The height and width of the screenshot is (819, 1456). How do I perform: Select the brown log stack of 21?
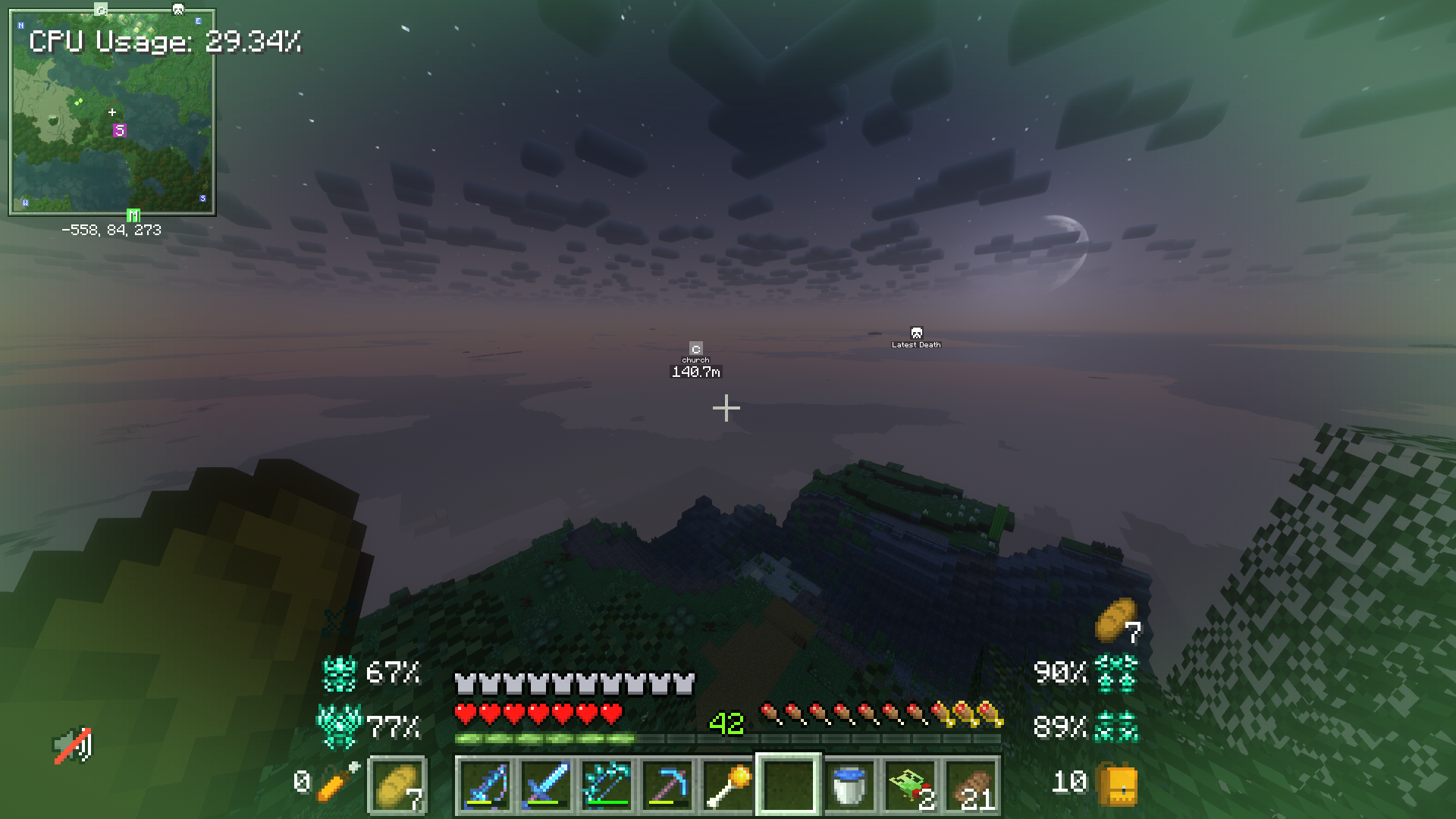[971, 786]
